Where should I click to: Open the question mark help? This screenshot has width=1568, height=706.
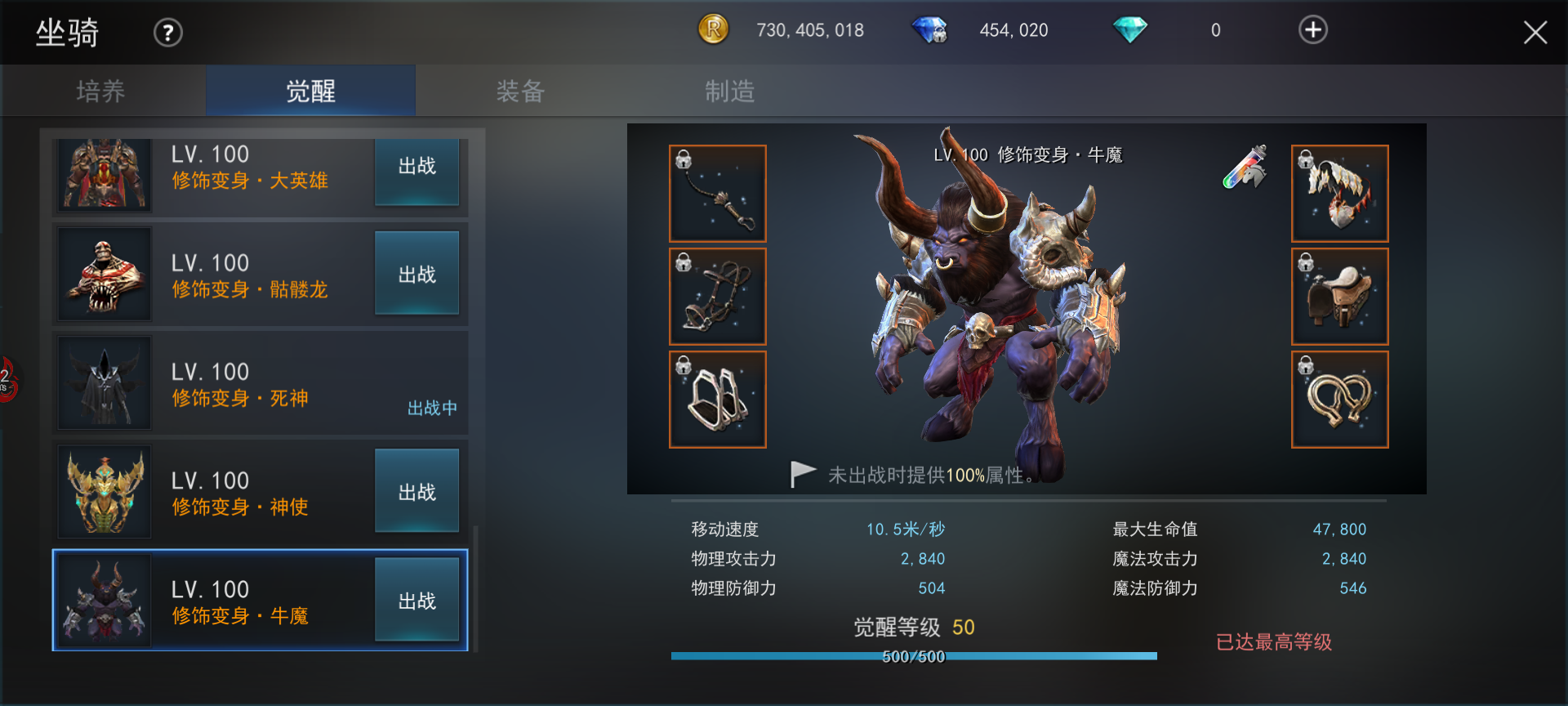(168, 33)
